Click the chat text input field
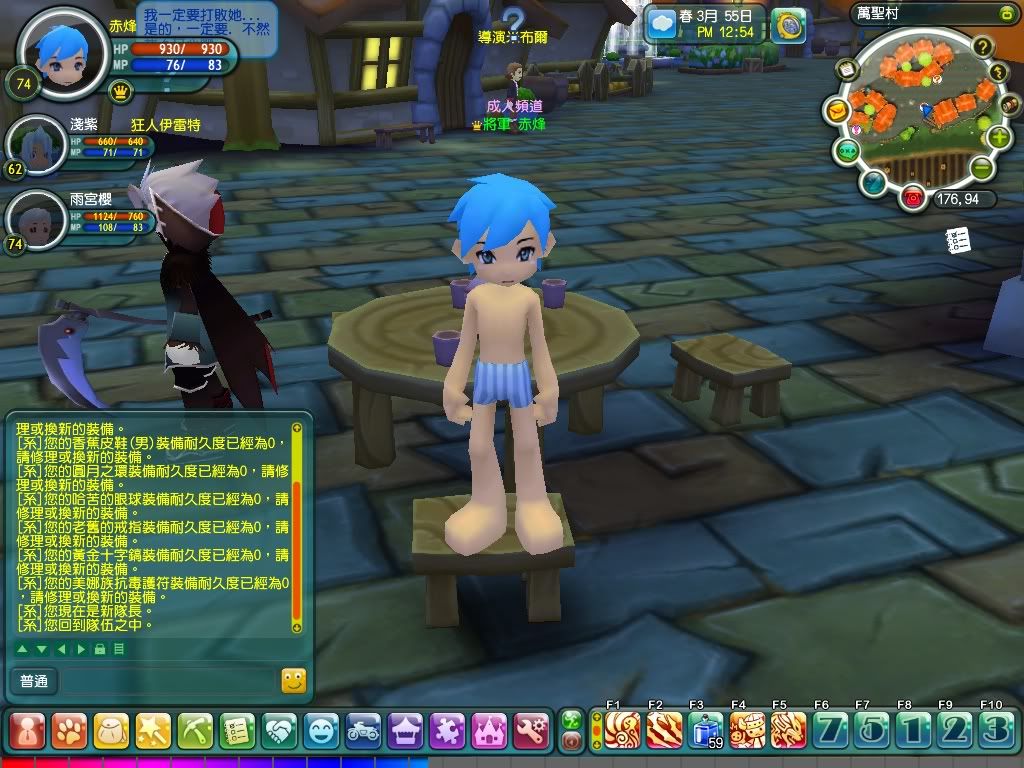Viewport: 1024px width, 768px height. tap(168, 682)
